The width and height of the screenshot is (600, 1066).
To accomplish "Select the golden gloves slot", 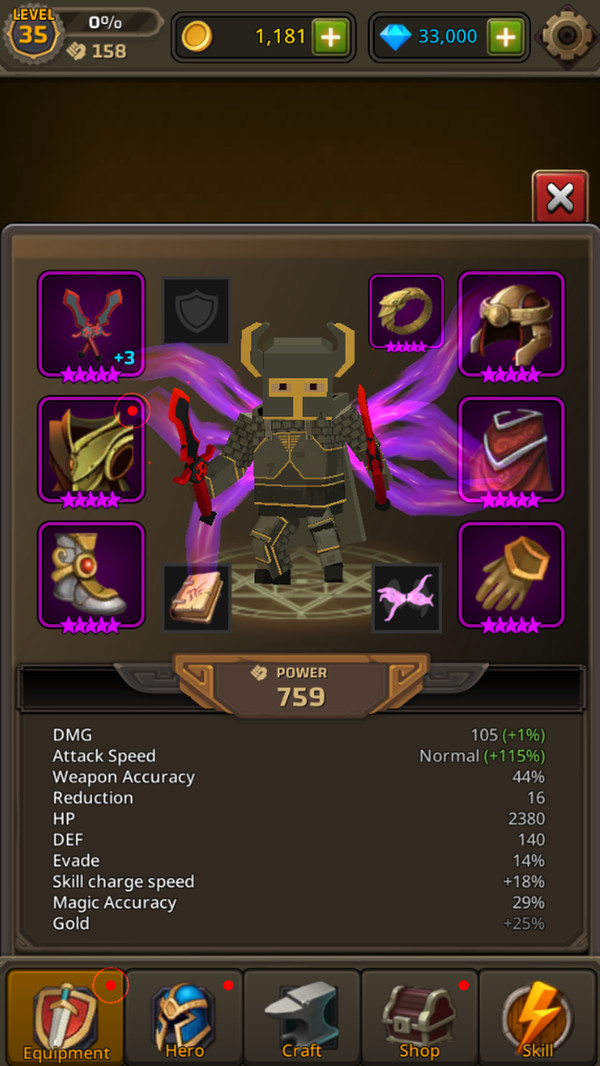I will pos(511,575).
